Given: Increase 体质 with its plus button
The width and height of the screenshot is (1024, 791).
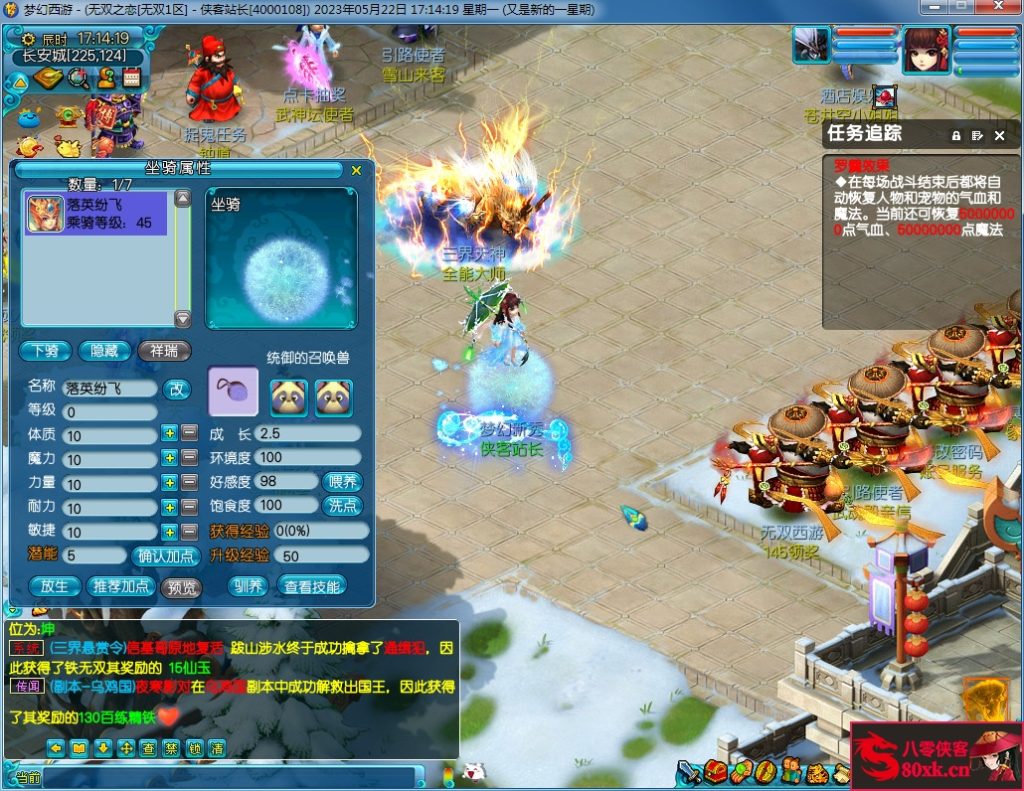Looking at the screenshot, I should coord(170,434).
